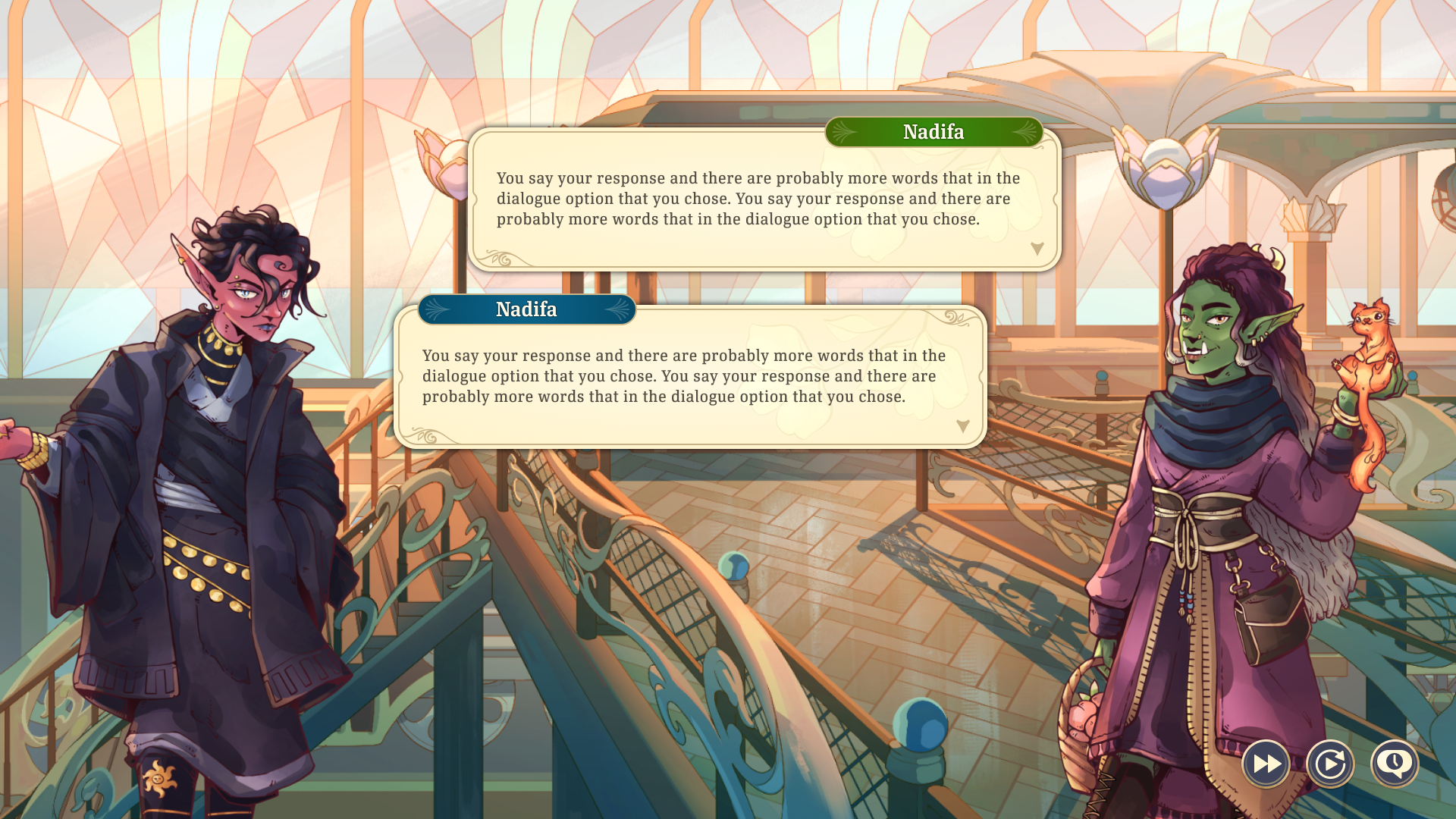
Task: Fast-forward the dialogue with the double-arrow button
Action: [1266, 764]
